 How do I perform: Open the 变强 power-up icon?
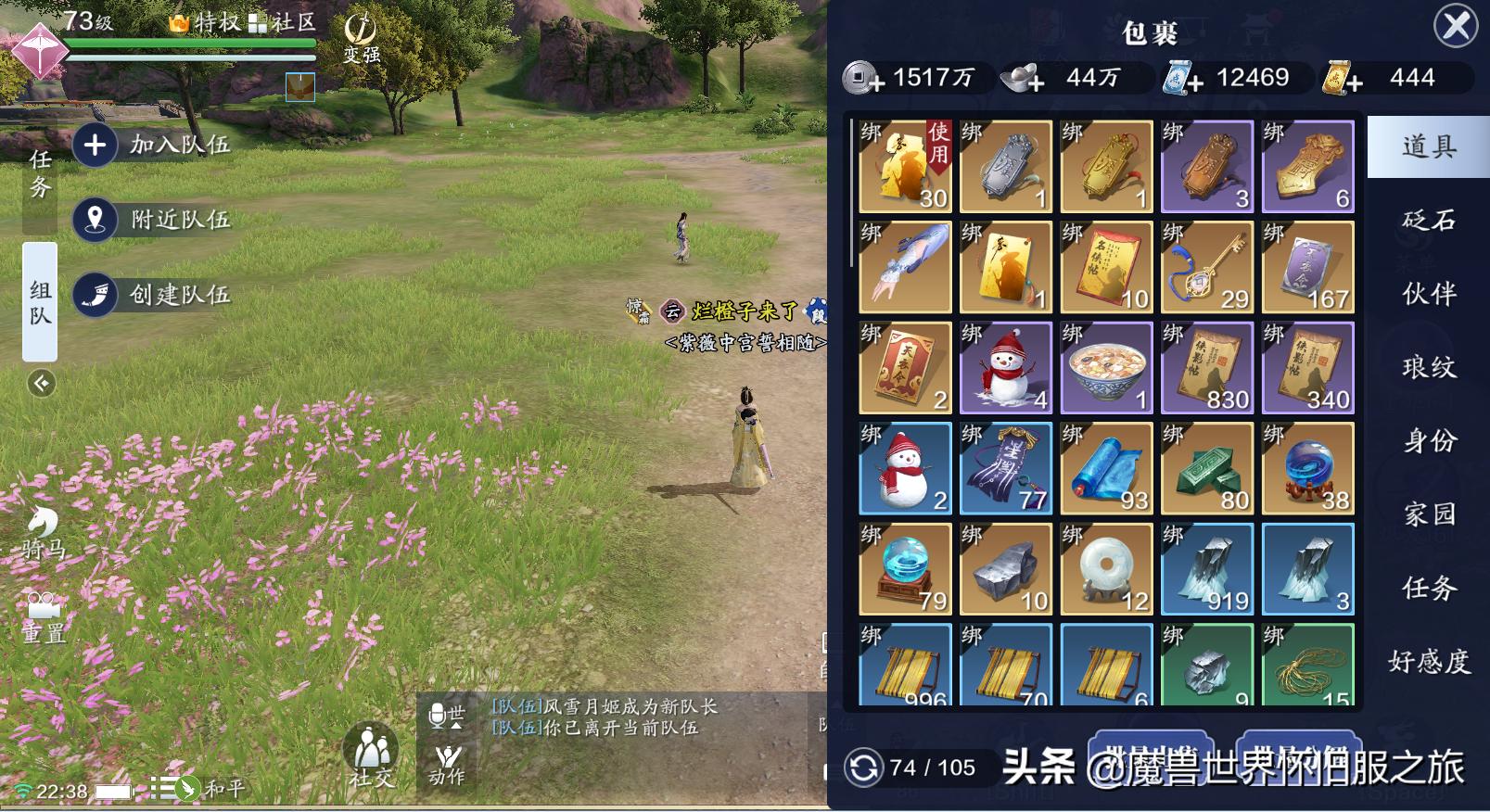[x=361, y=38]
